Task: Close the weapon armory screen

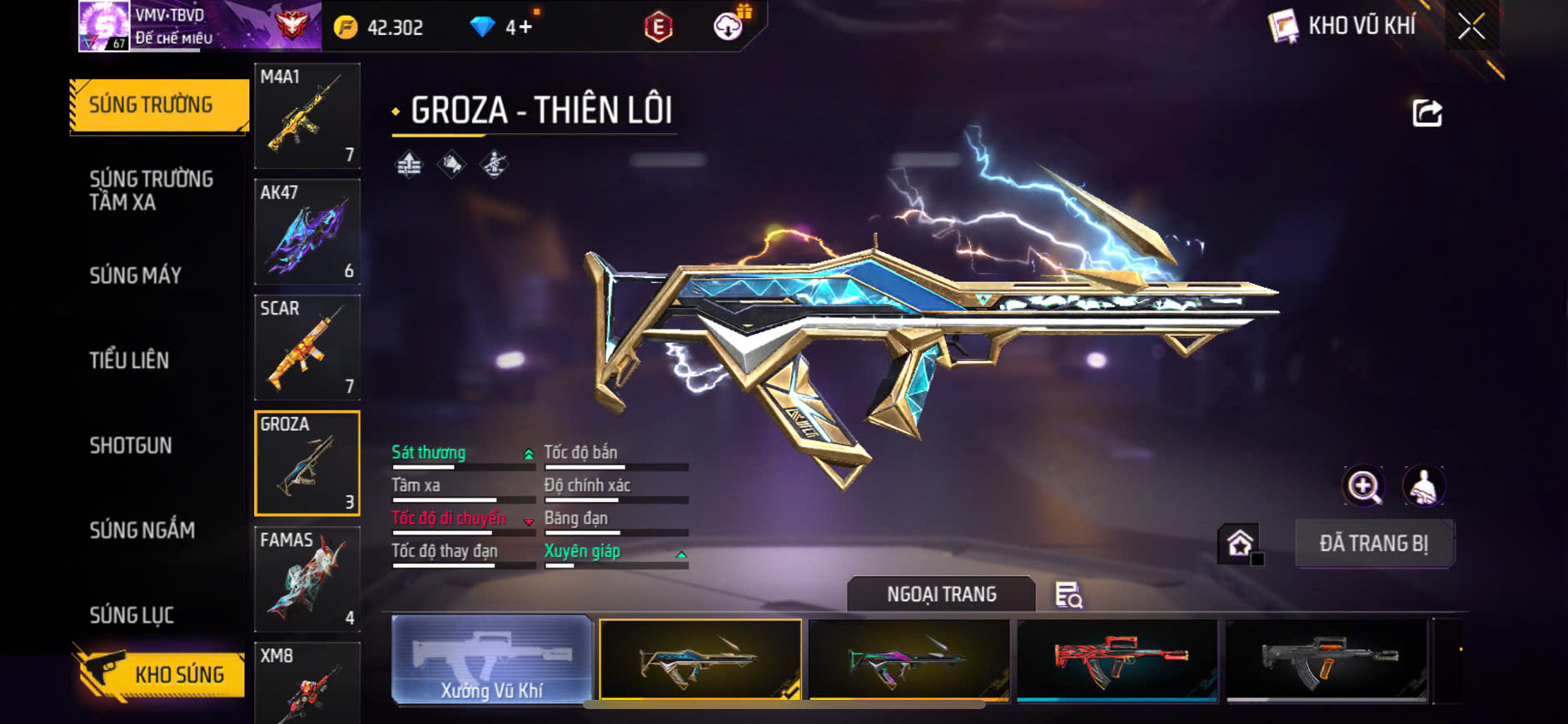Action: 1471,27
